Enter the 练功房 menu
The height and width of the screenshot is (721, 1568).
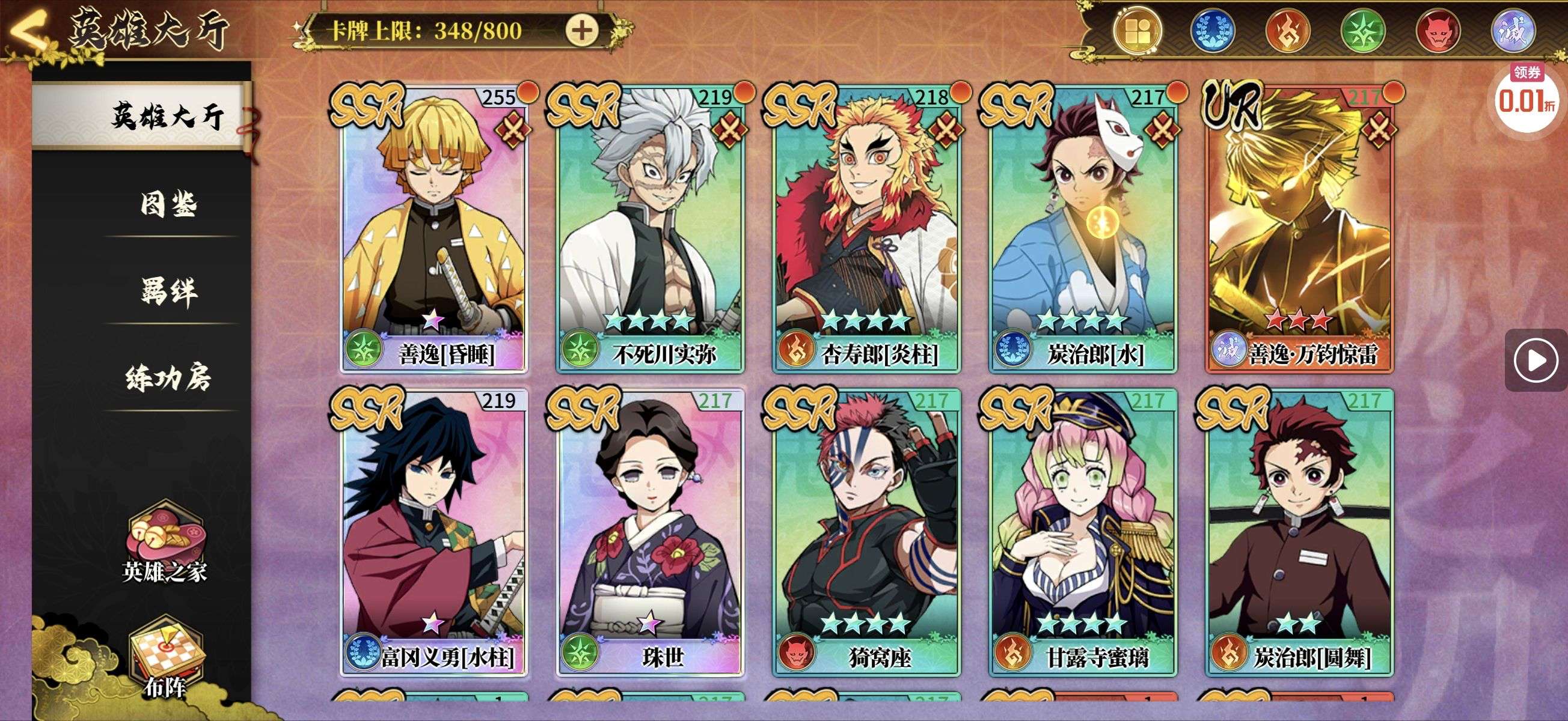168,378
